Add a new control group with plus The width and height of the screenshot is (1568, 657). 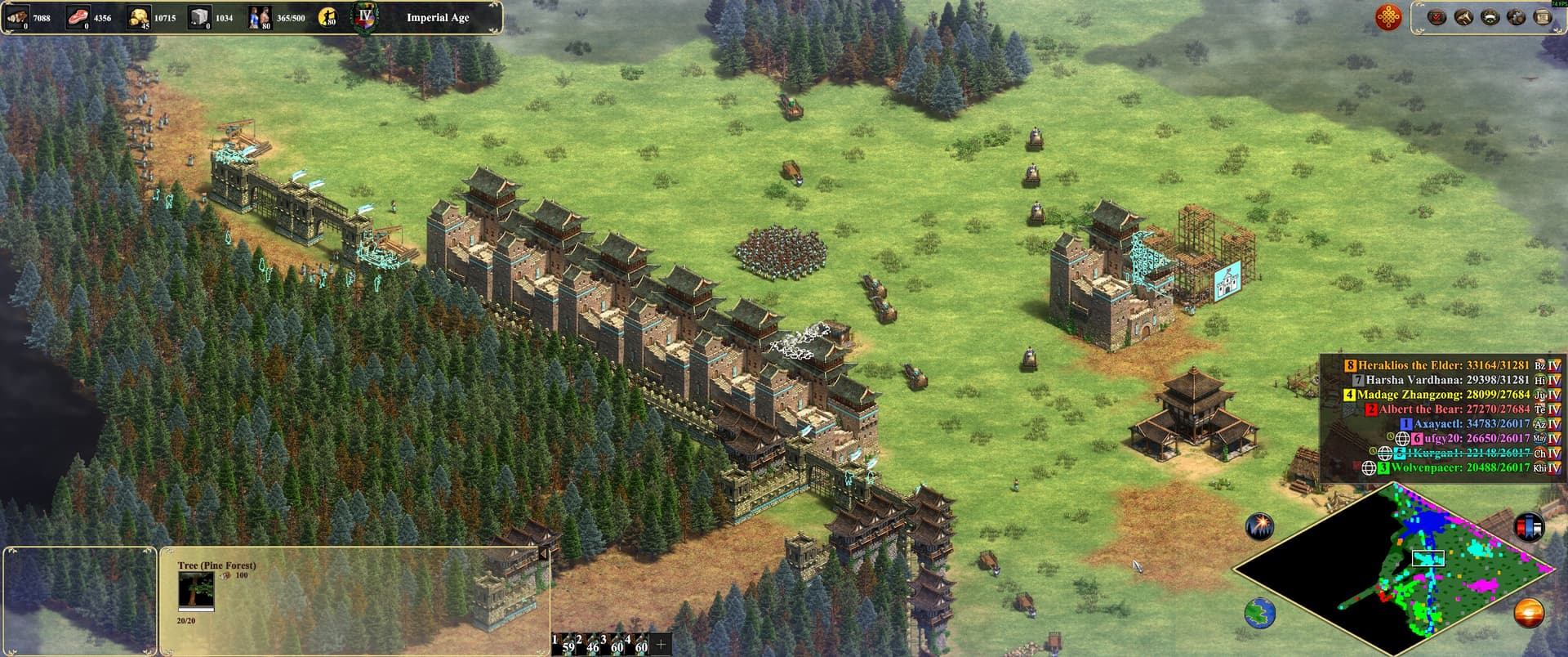[x=661, y=644]
